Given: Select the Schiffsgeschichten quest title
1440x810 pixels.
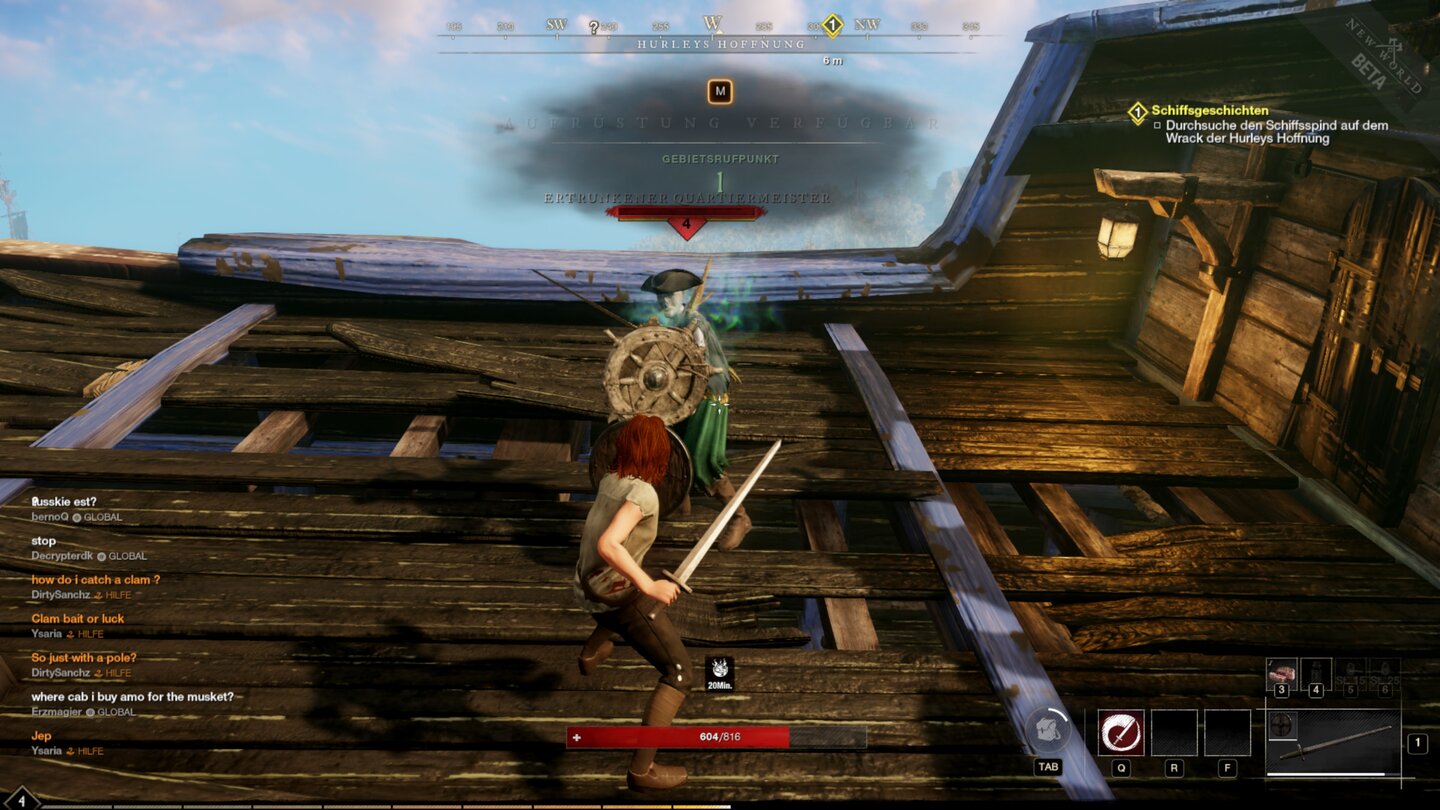Looking at the screenshot, I should 1210,110.
